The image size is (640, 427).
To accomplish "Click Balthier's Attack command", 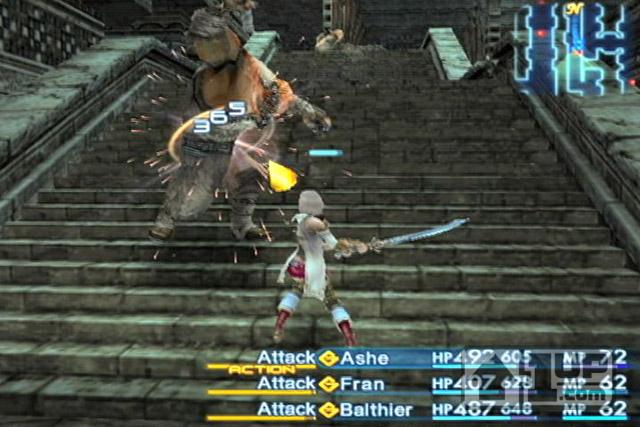I will tap(286, 408).
